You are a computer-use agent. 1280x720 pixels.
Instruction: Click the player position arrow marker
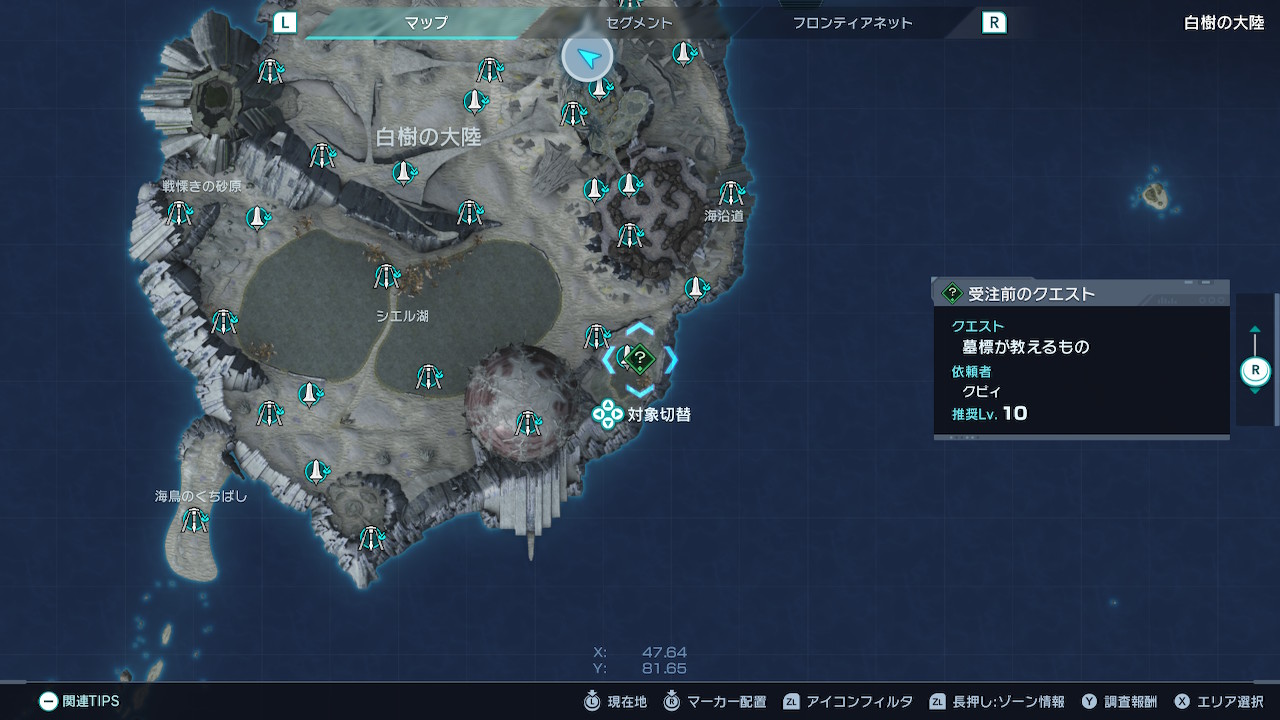click(588, 57)
